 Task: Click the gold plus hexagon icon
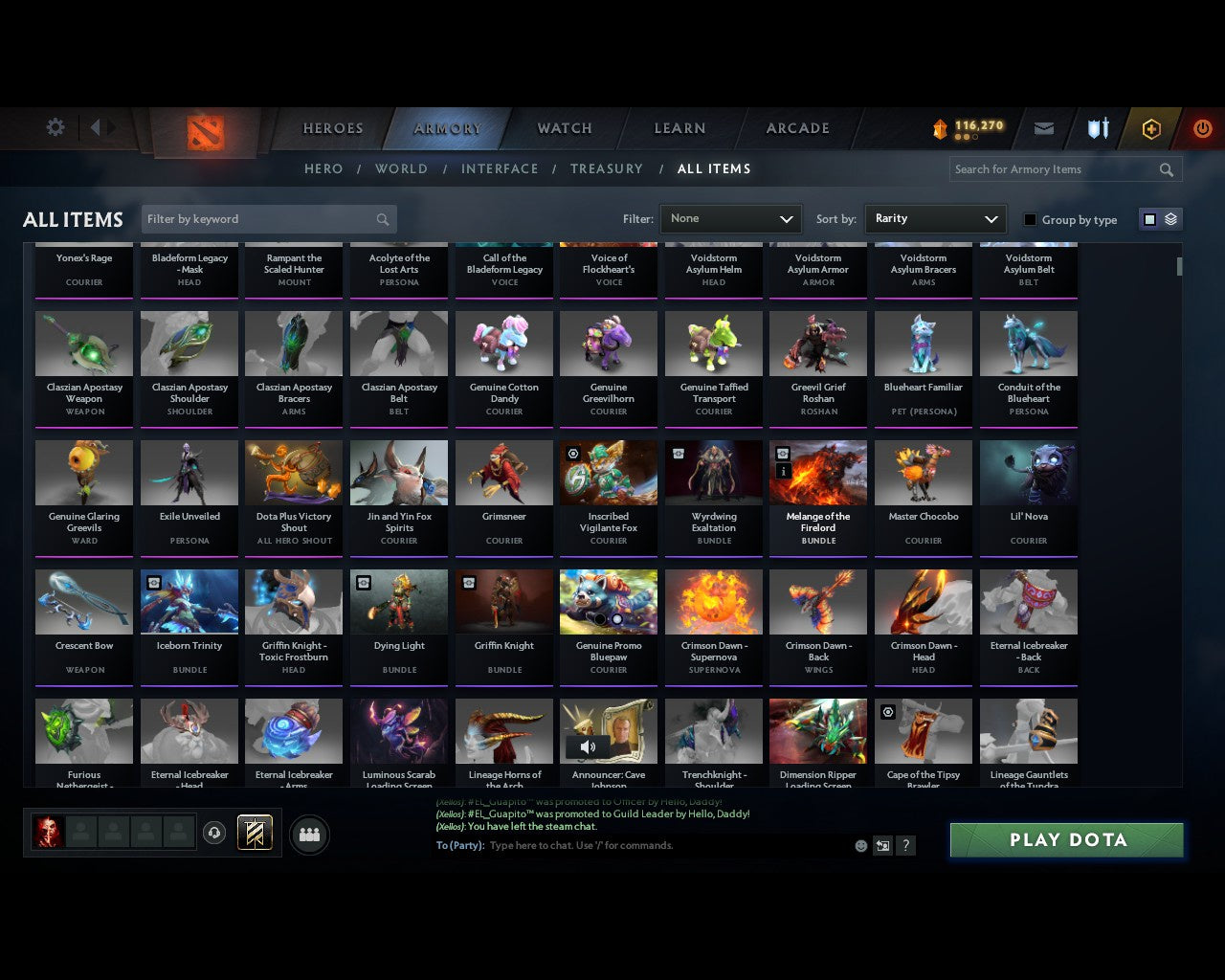[1151, 127]
